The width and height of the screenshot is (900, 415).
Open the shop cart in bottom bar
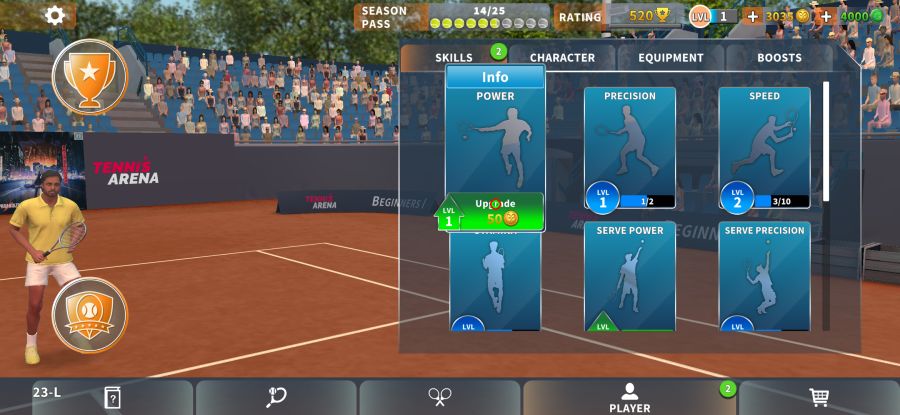coord(818,397)
